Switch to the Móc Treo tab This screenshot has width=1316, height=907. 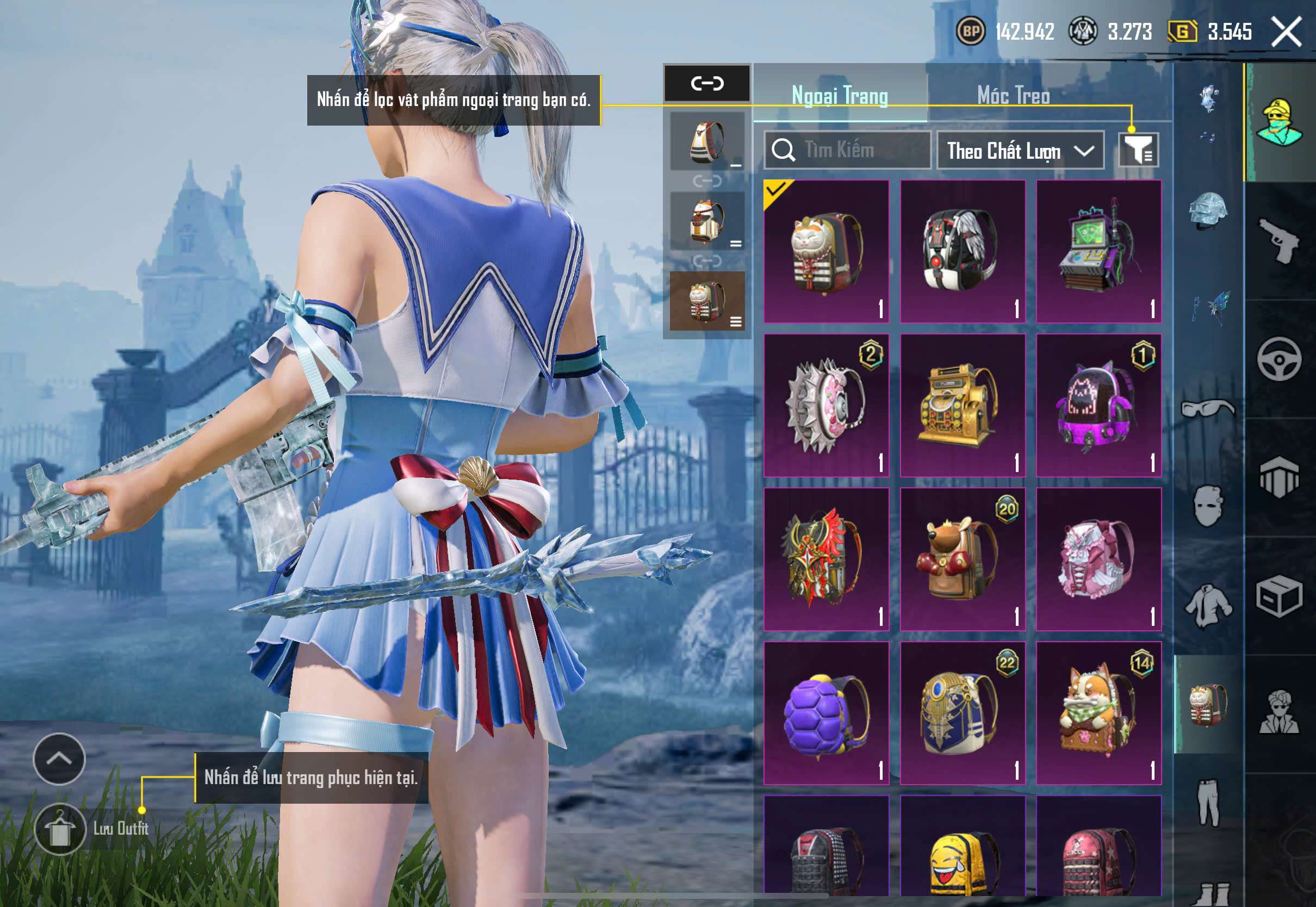pos(1013,96)
